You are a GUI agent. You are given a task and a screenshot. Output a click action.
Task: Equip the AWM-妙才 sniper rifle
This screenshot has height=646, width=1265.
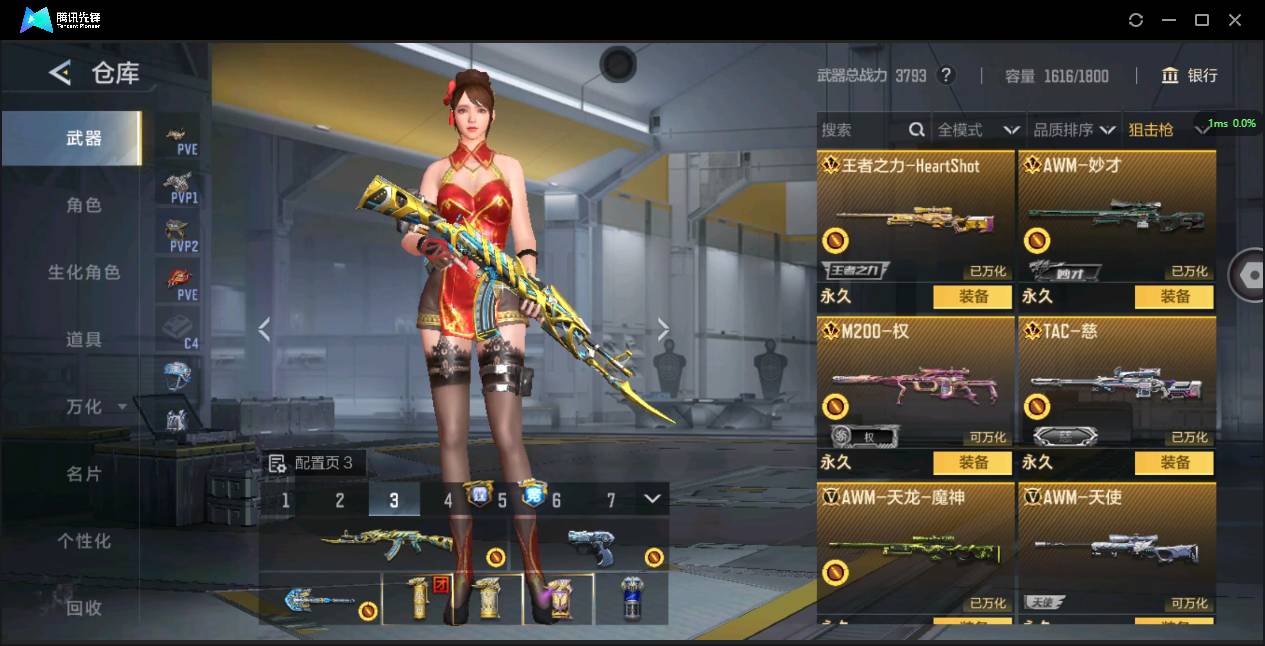click(x=1174, y=297)
